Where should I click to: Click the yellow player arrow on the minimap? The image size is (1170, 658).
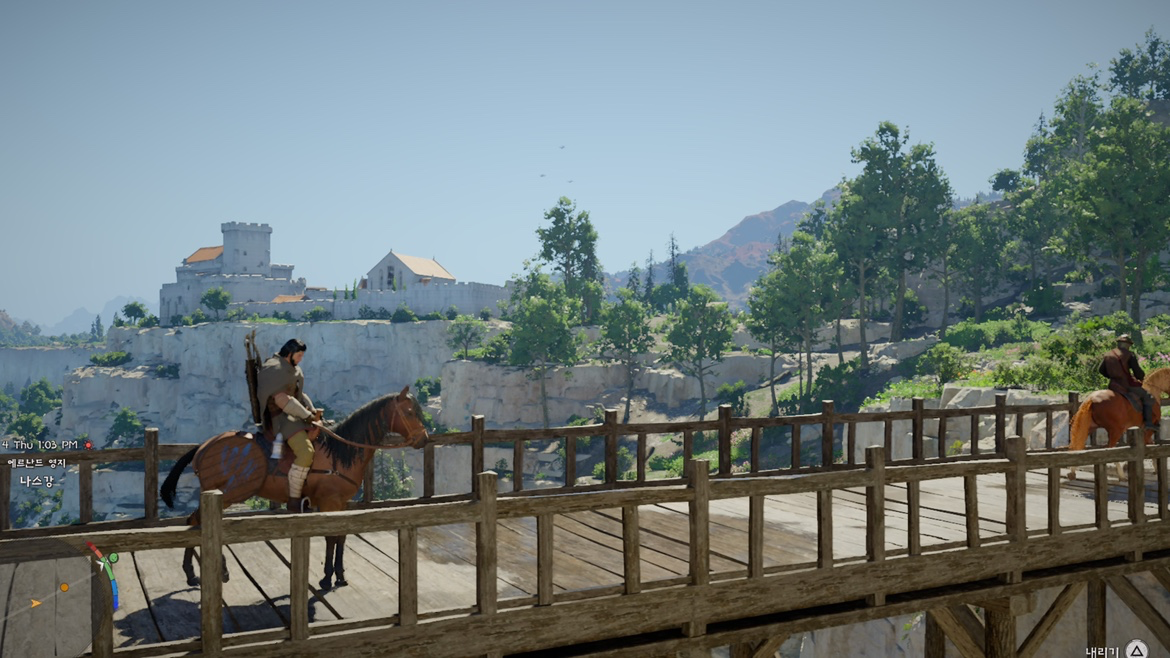[36, 603]
